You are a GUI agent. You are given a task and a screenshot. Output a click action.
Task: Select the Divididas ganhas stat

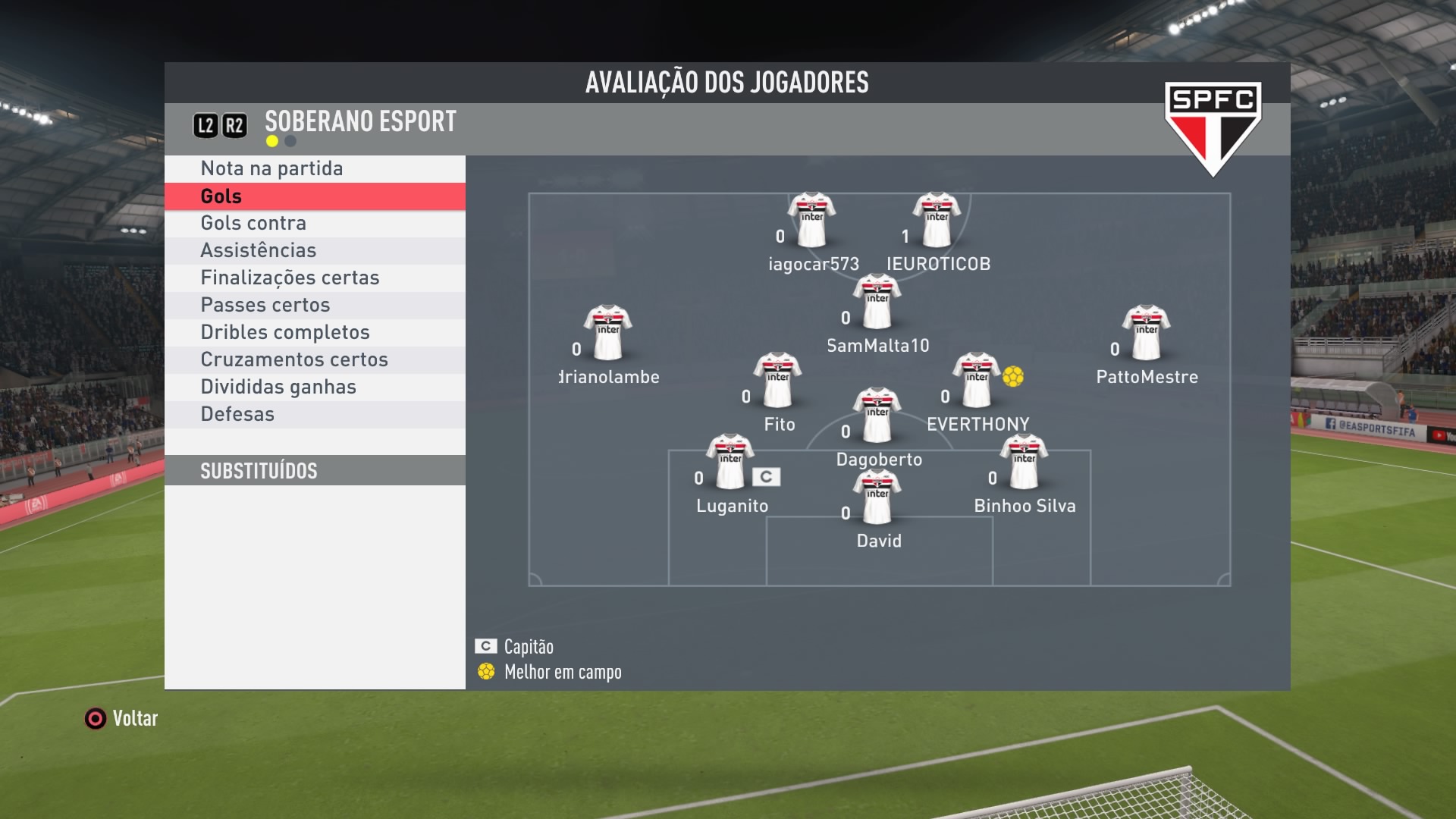click(278, 387)
